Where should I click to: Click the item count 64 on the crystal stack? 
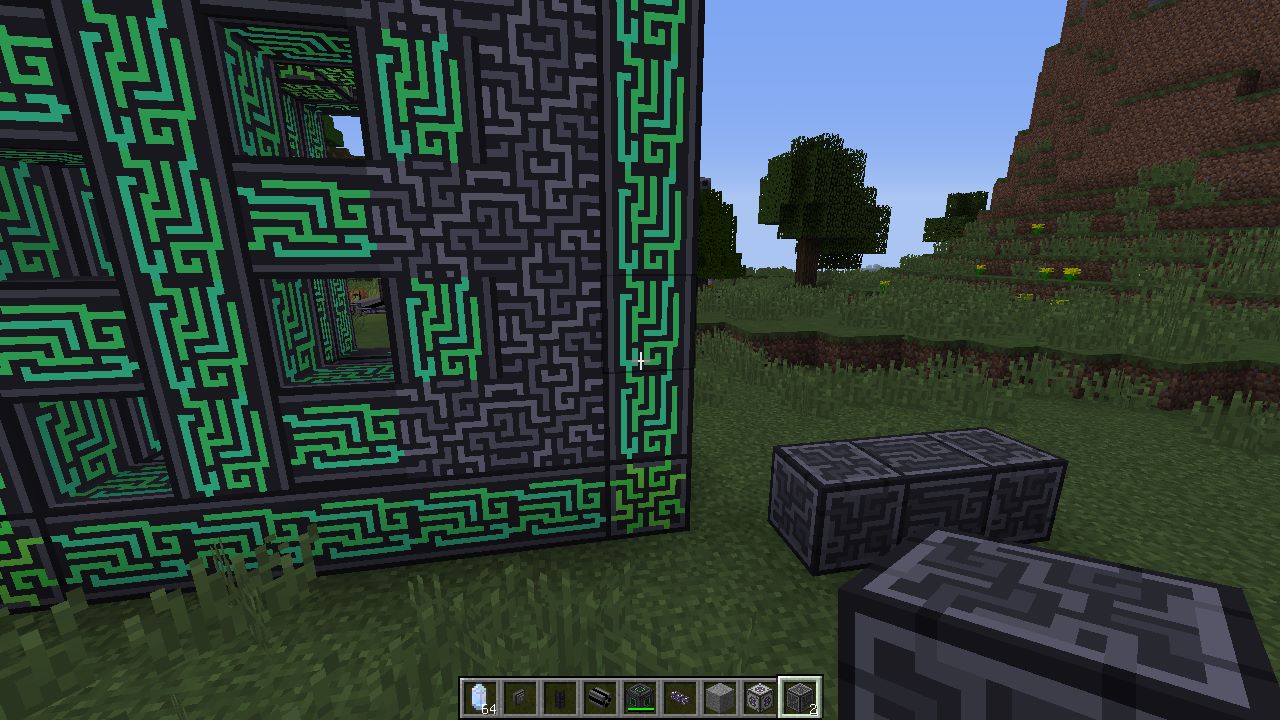[487, 708]
